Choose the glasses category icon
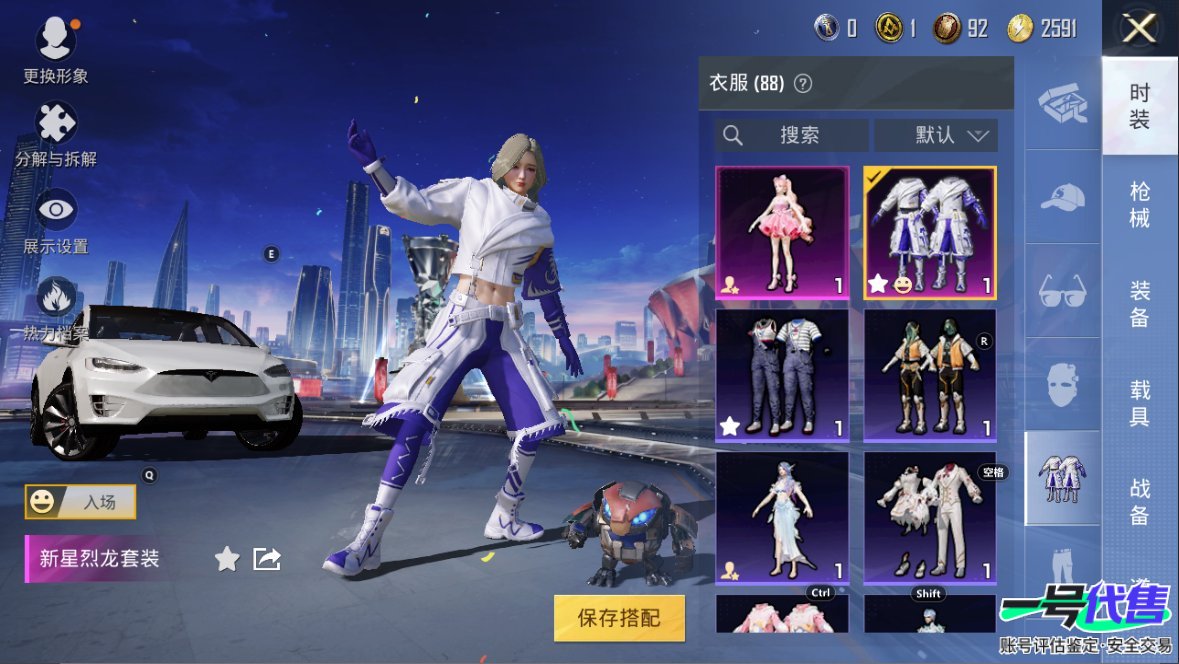 tap(1062, 291)
